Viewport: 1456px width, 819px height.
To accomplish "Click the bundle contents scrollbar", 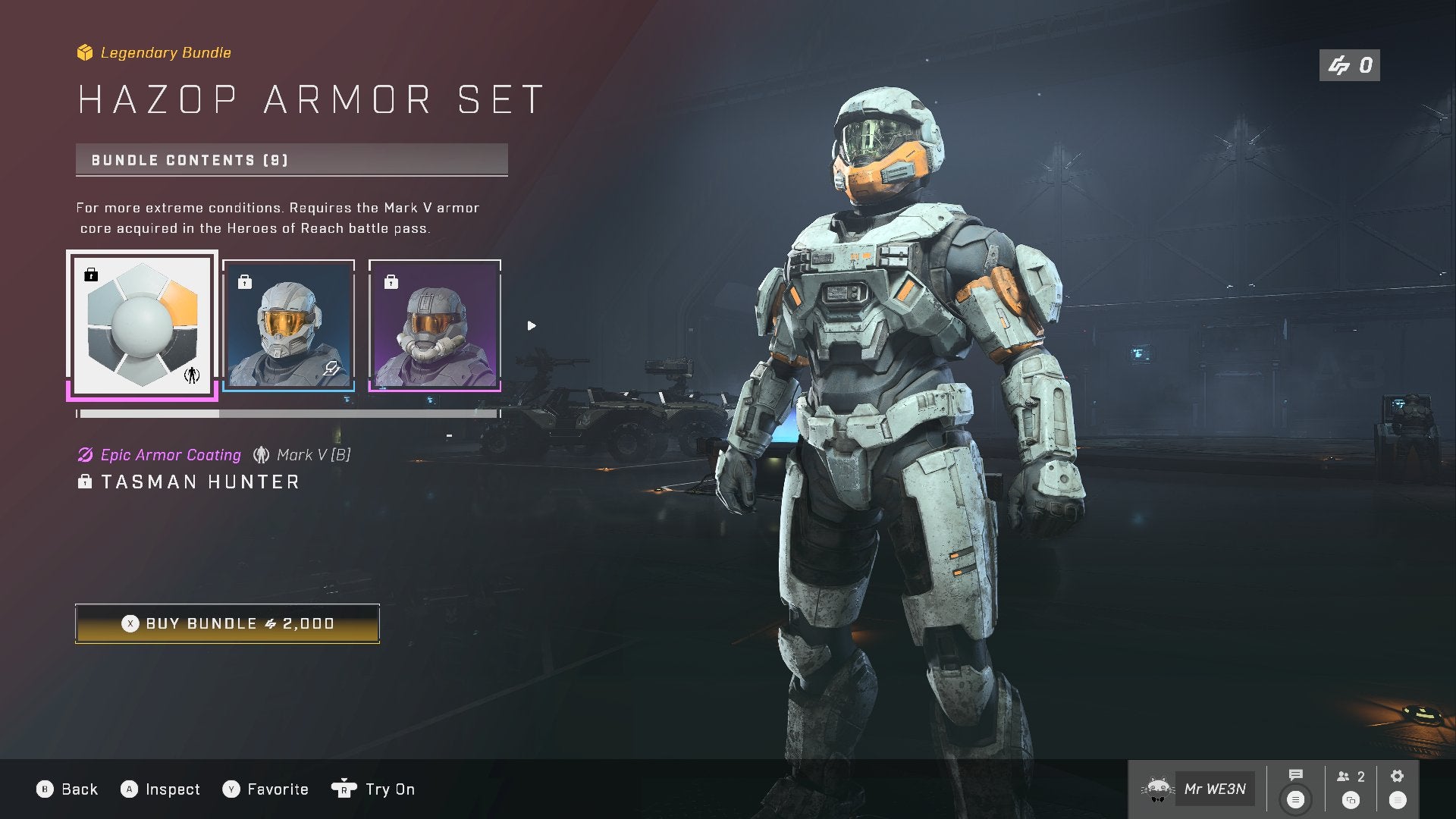I will coord(288,414).
